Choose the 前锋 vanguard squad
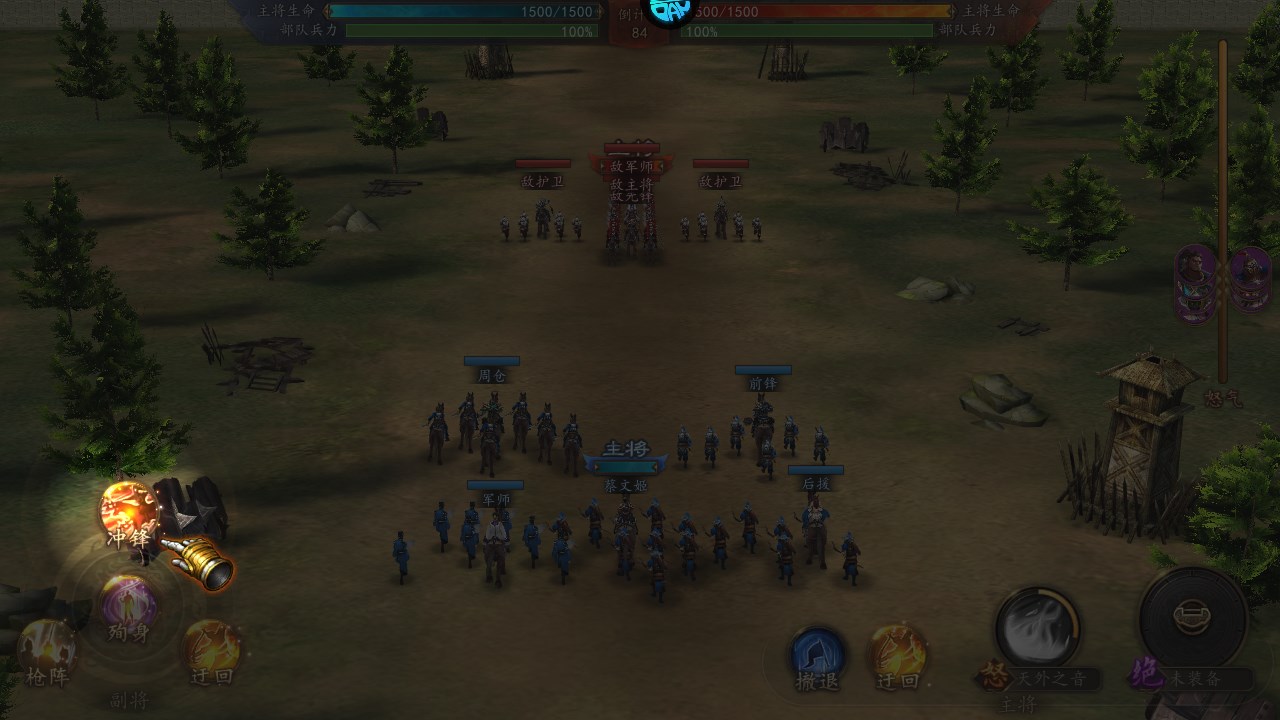Image resolution: width=1280 pixels, height=720 pixels. [x=762, y=425]
